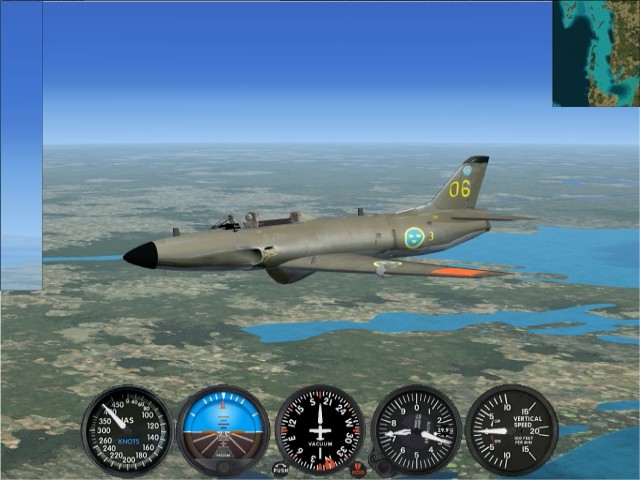Click the PUSH knob under the heading gauge
Viewport: 640px width, 480px height.
[x=280, y=469]
